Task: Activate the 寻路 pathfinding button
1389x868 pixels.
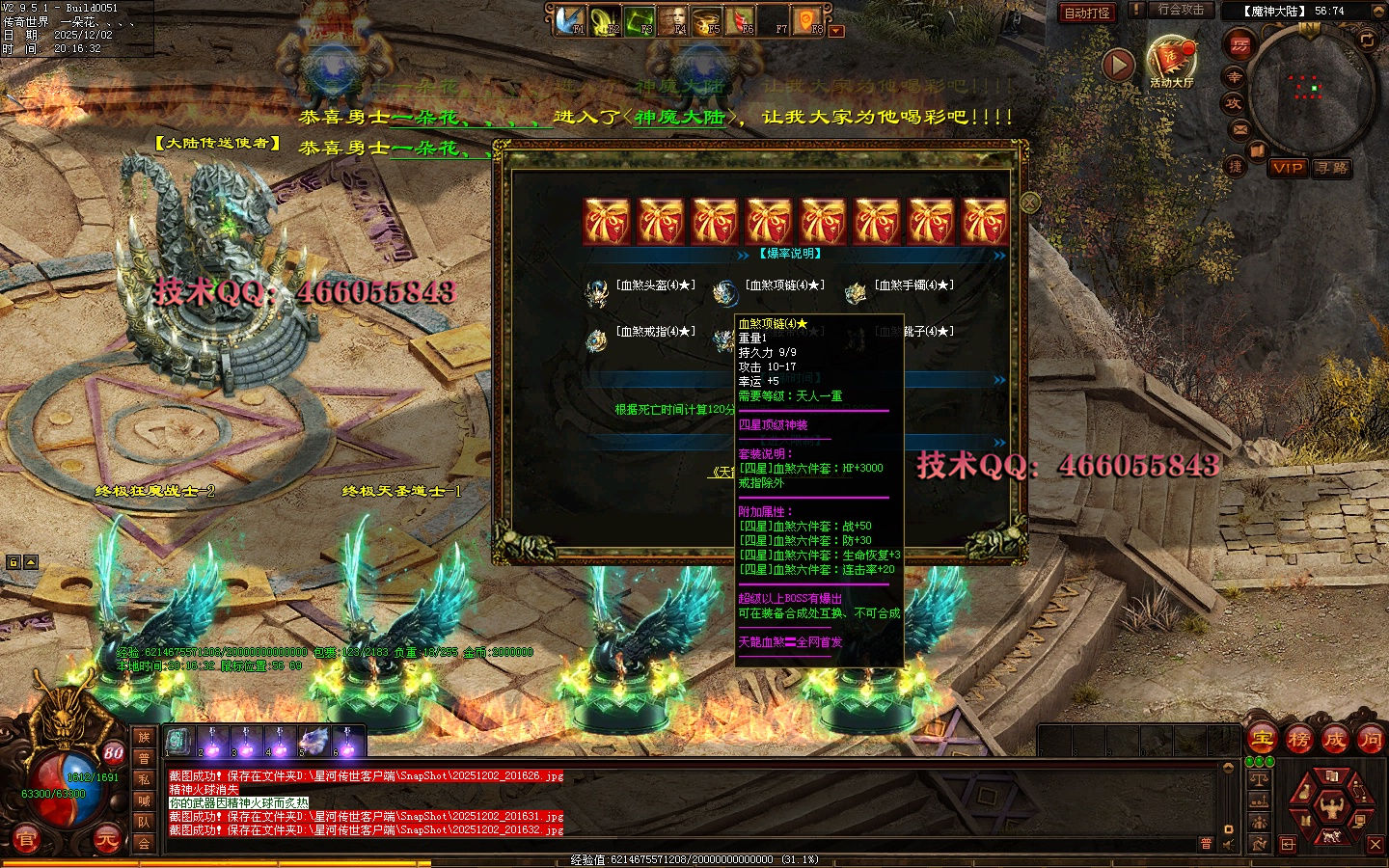Action: [x=1332, y=168]
